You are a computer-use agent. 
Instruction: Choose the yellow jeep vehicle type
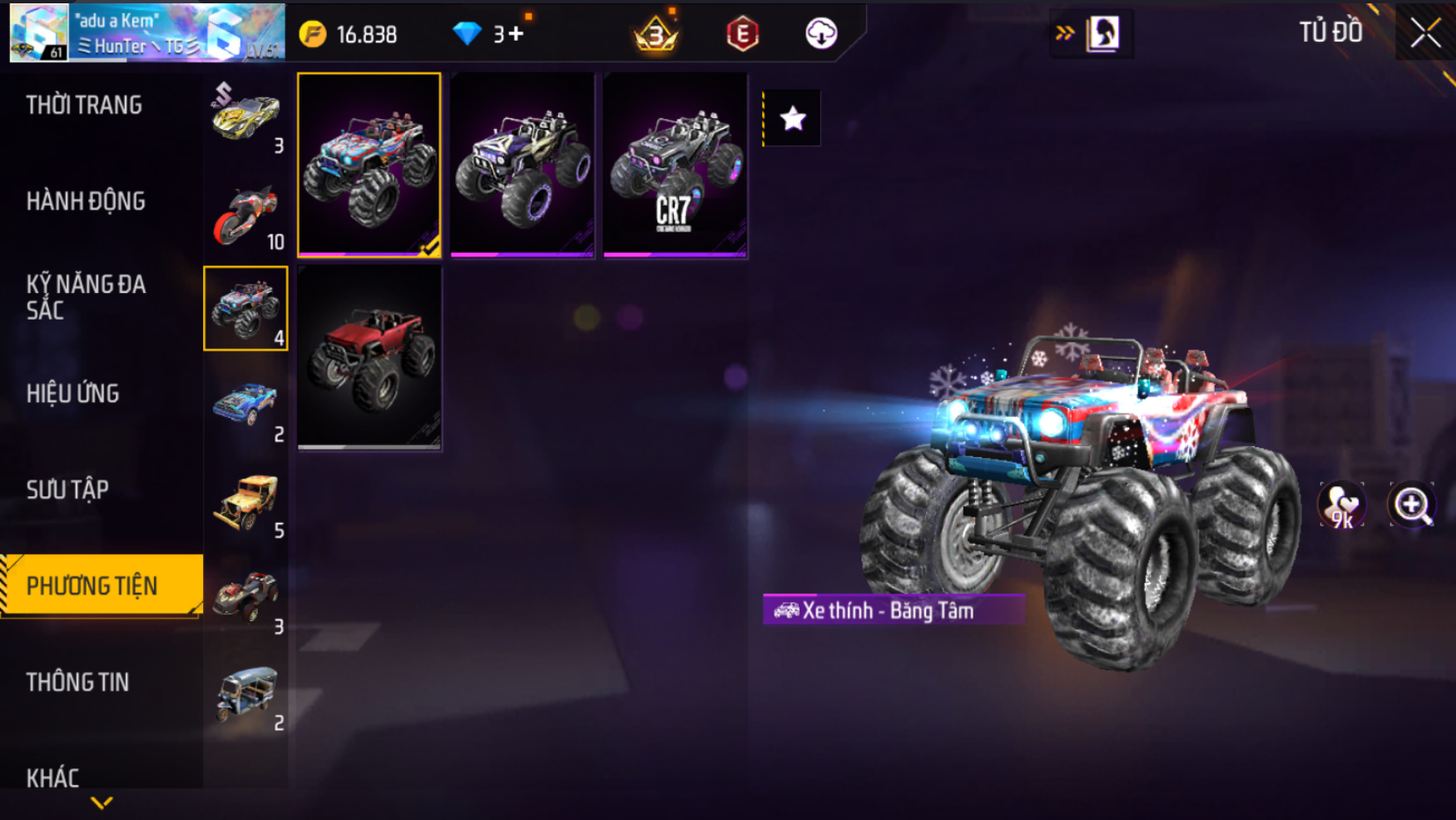[245, 502]
